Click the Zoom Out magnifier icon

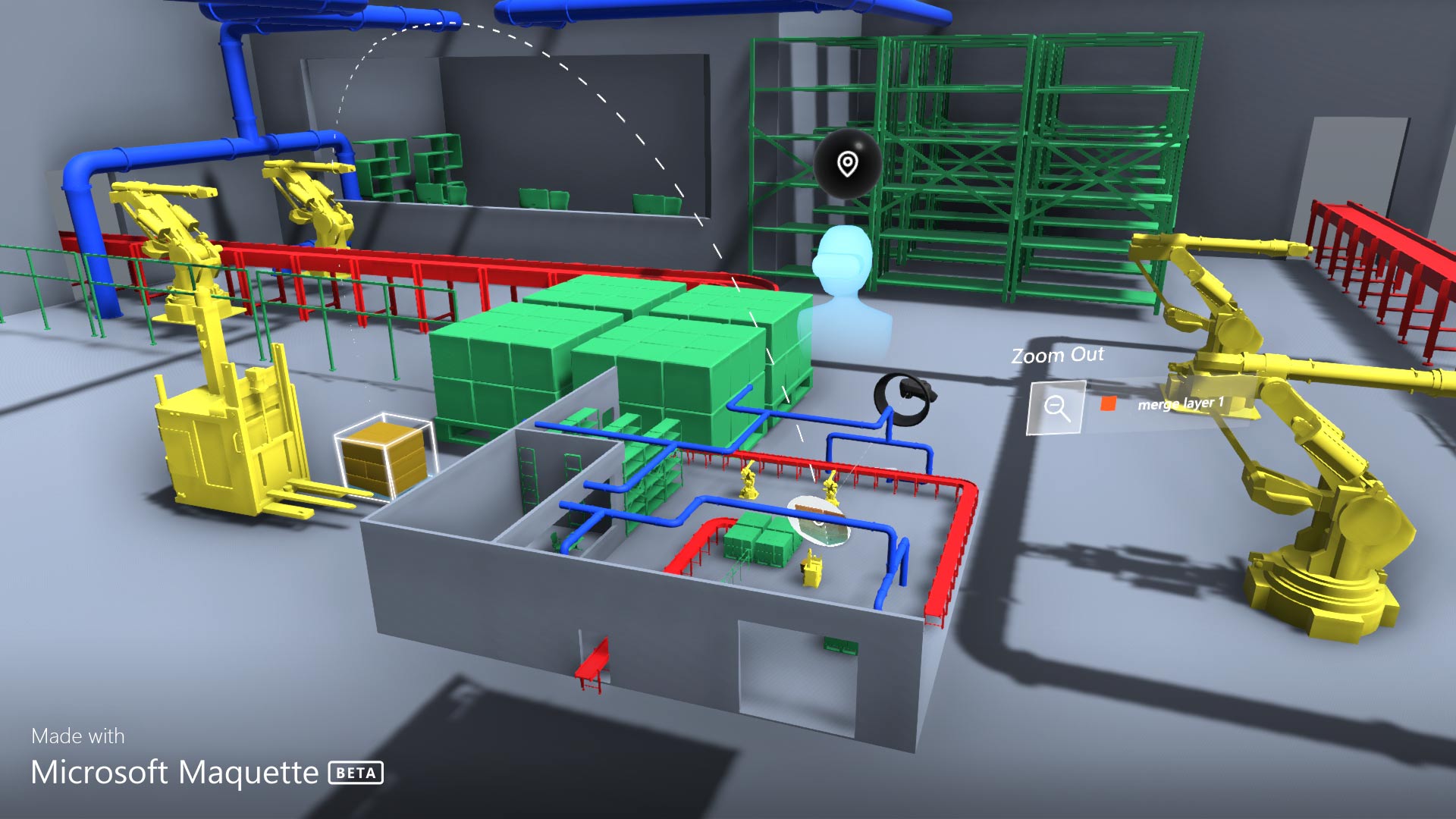point(1056,405)
